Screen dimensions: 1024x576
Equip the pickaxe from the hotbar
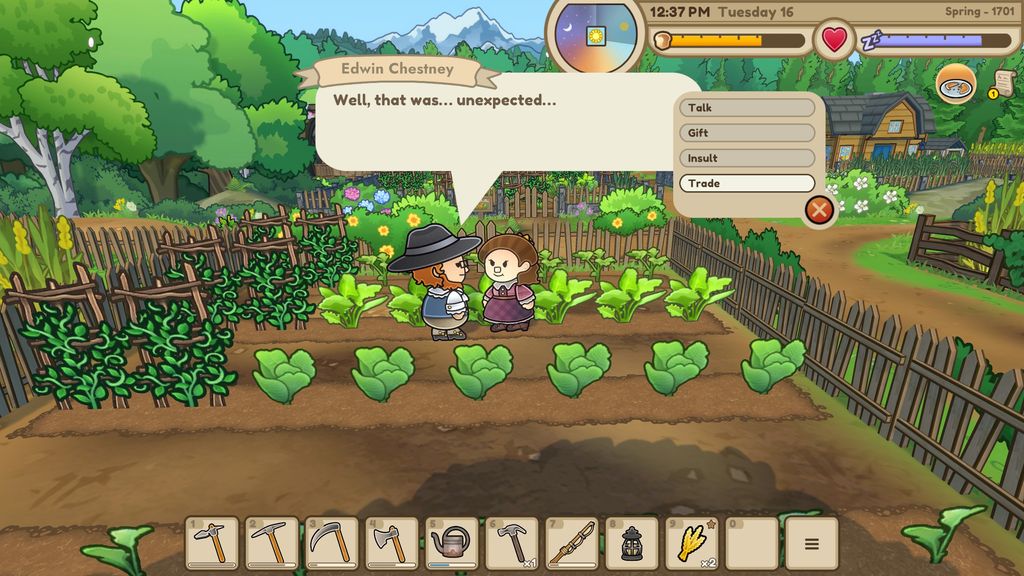click(x=272, y=543)
